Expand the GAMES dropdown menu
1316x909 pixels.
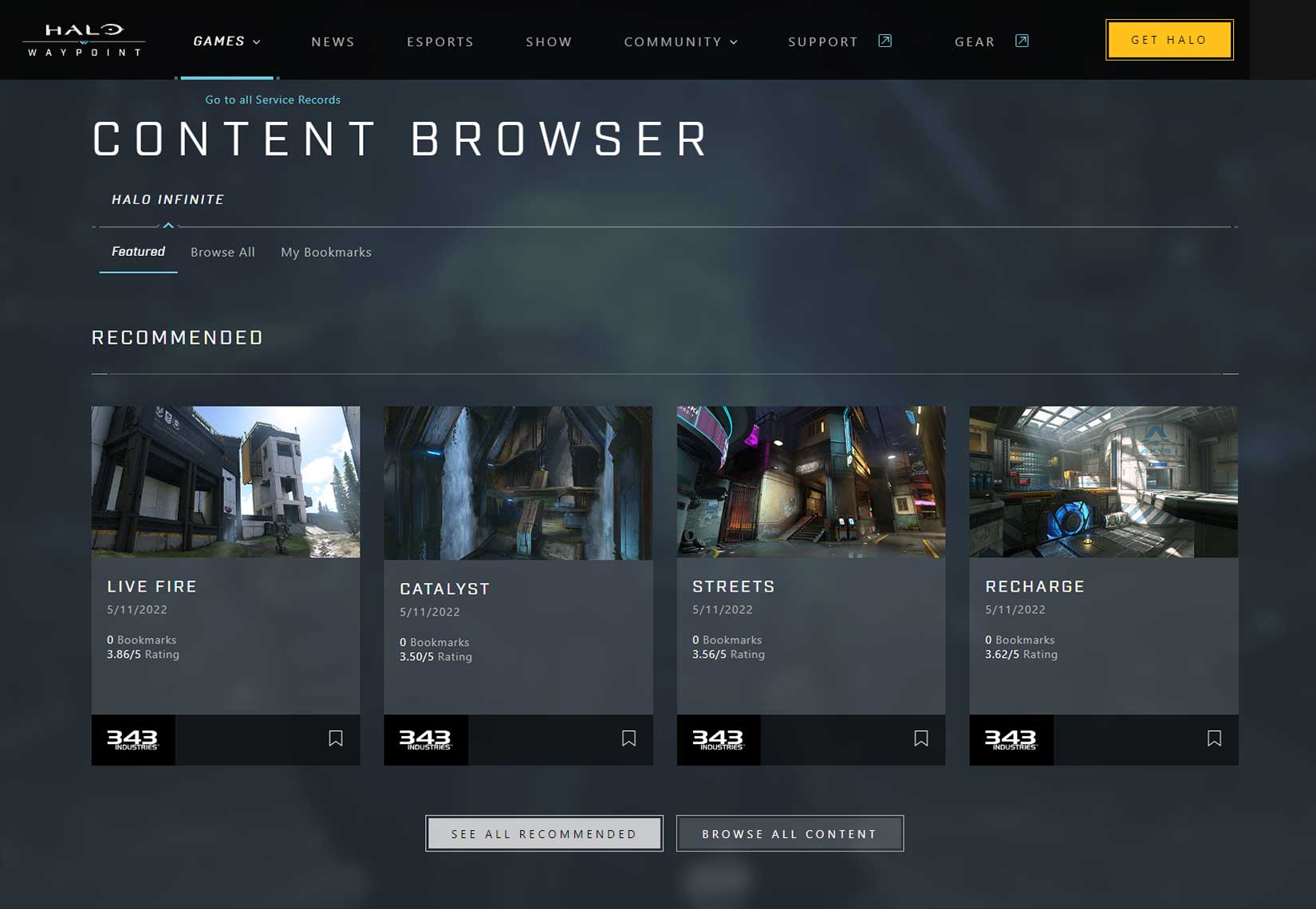pyautogui.click(x=227, y=41)
